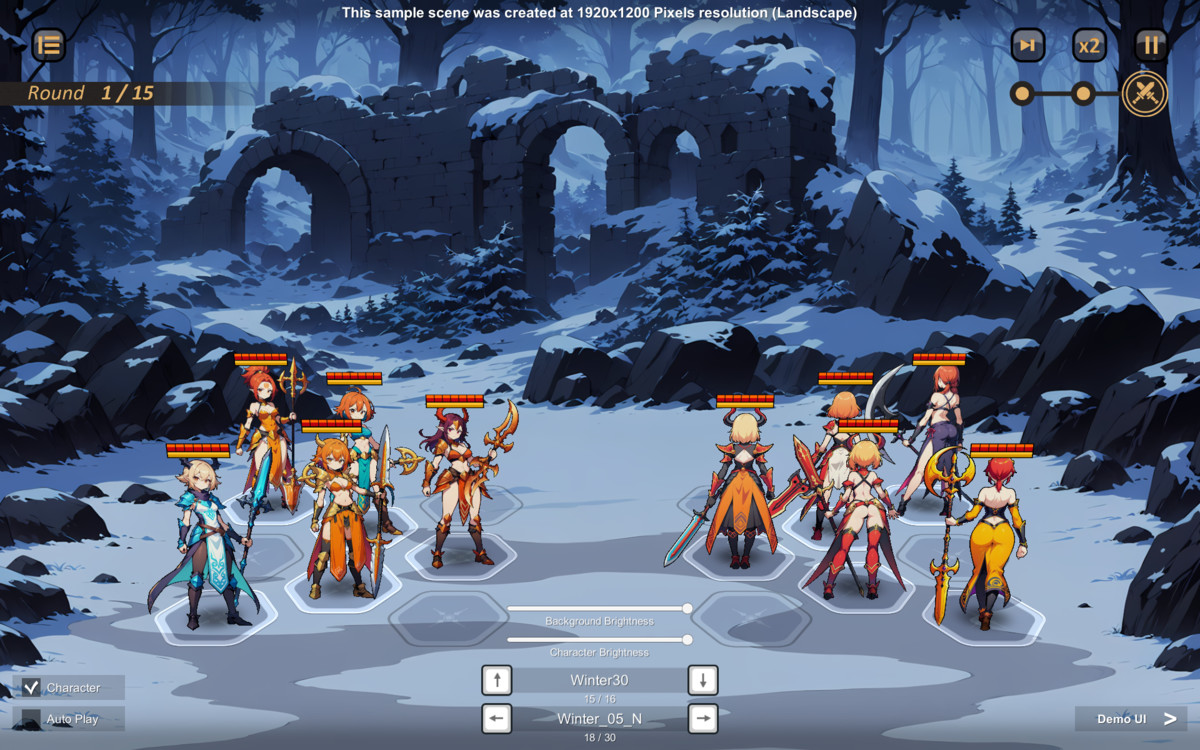The height and width of the screenshot is (750, 1200).
Task: Uncheck the Character checkbox
Action: tap(32, 688)
